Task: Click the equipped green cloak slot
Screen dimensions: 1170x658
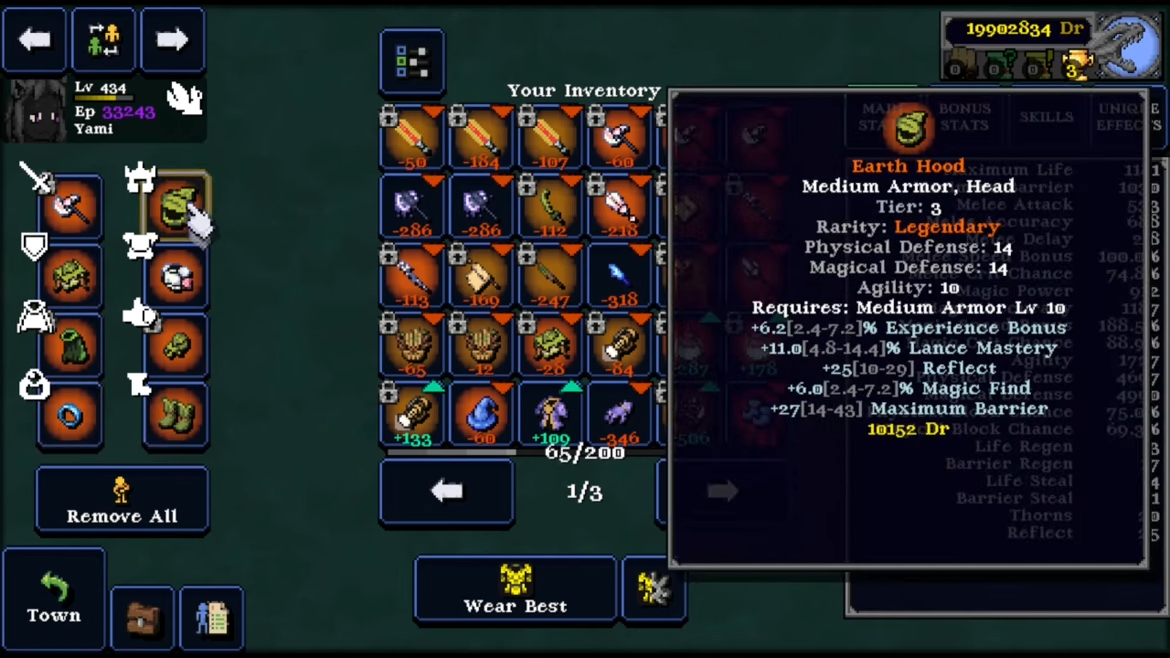Action: 70,346
